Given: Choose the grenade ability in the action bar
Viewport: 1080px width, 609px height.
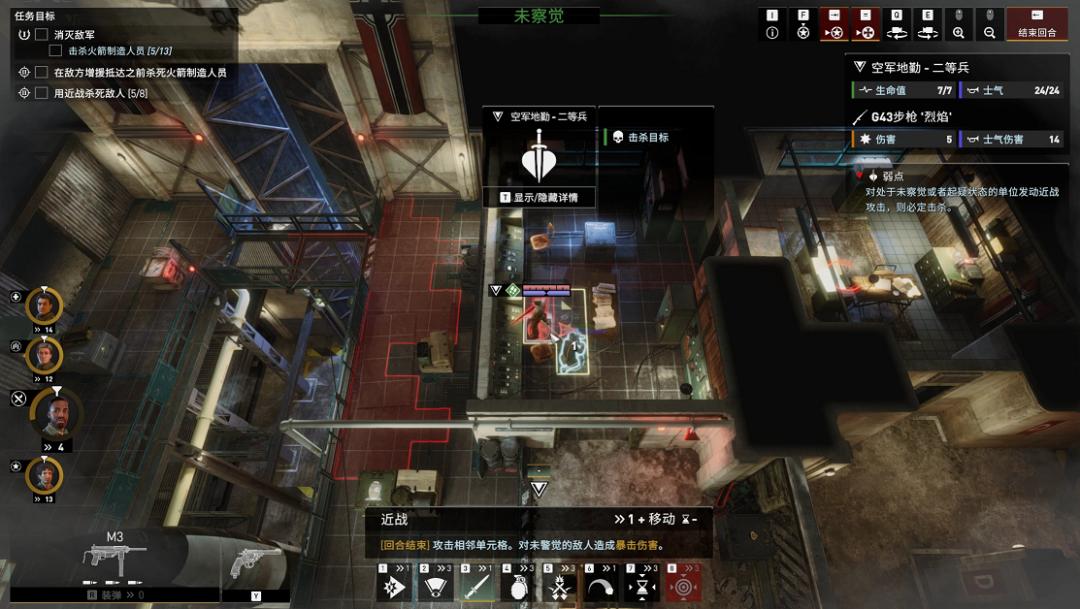Looking at the screenshot, I should (x=519, y=585).
